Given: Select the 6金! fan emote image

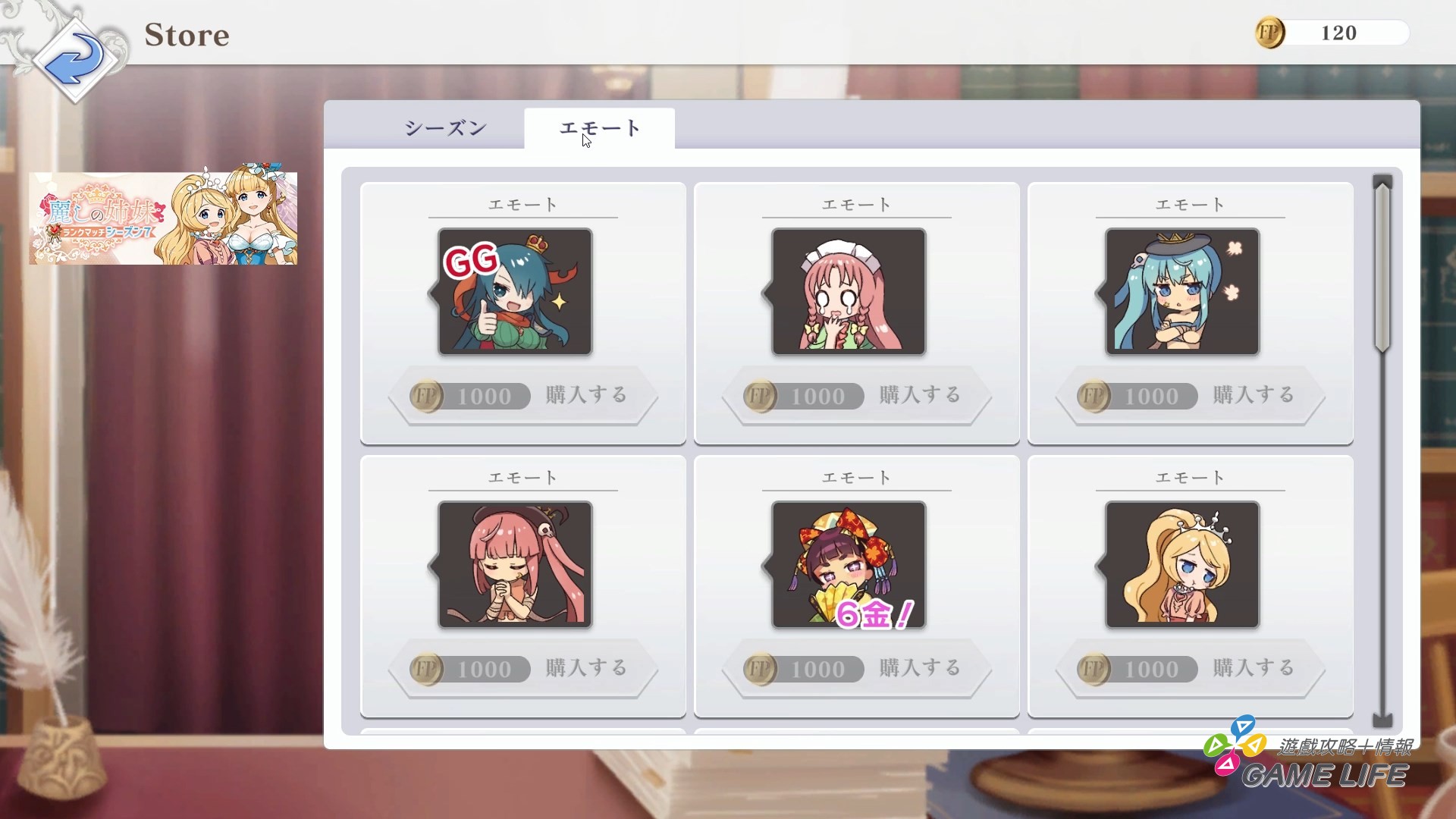Looking at the screenshot, I should (848, 565).
